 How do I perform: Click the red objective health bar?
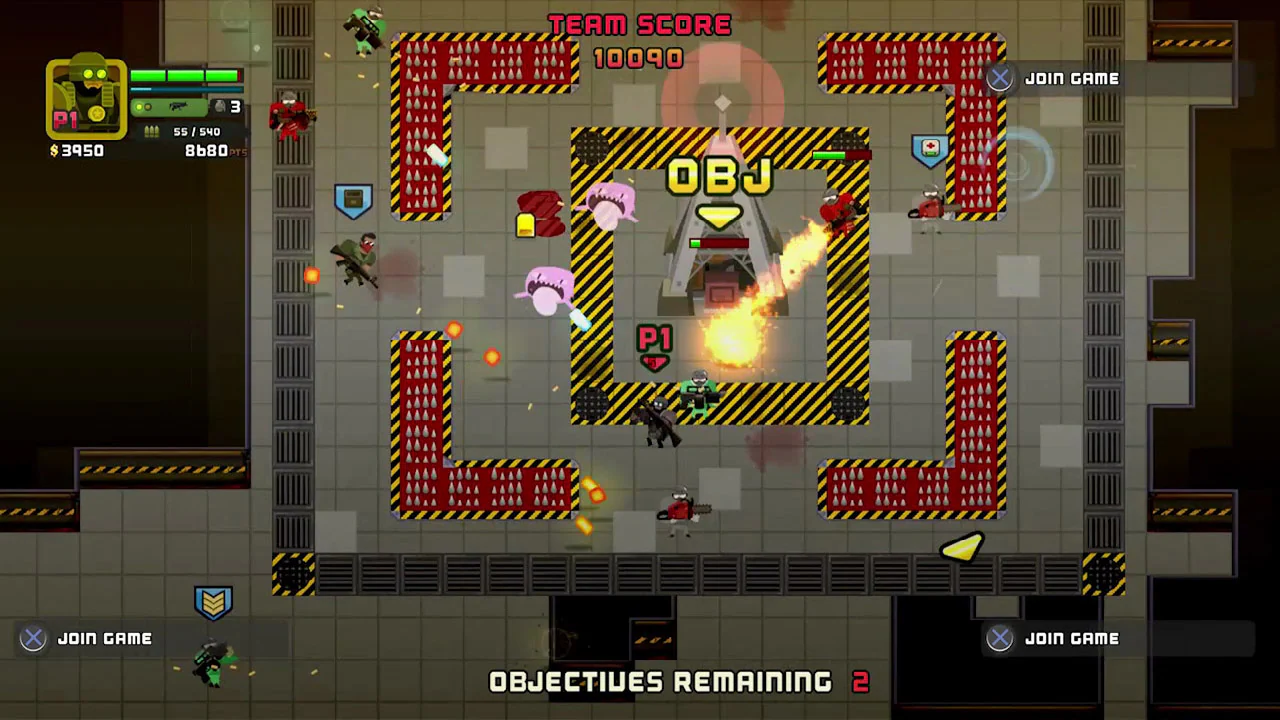(x=720, y=243)
